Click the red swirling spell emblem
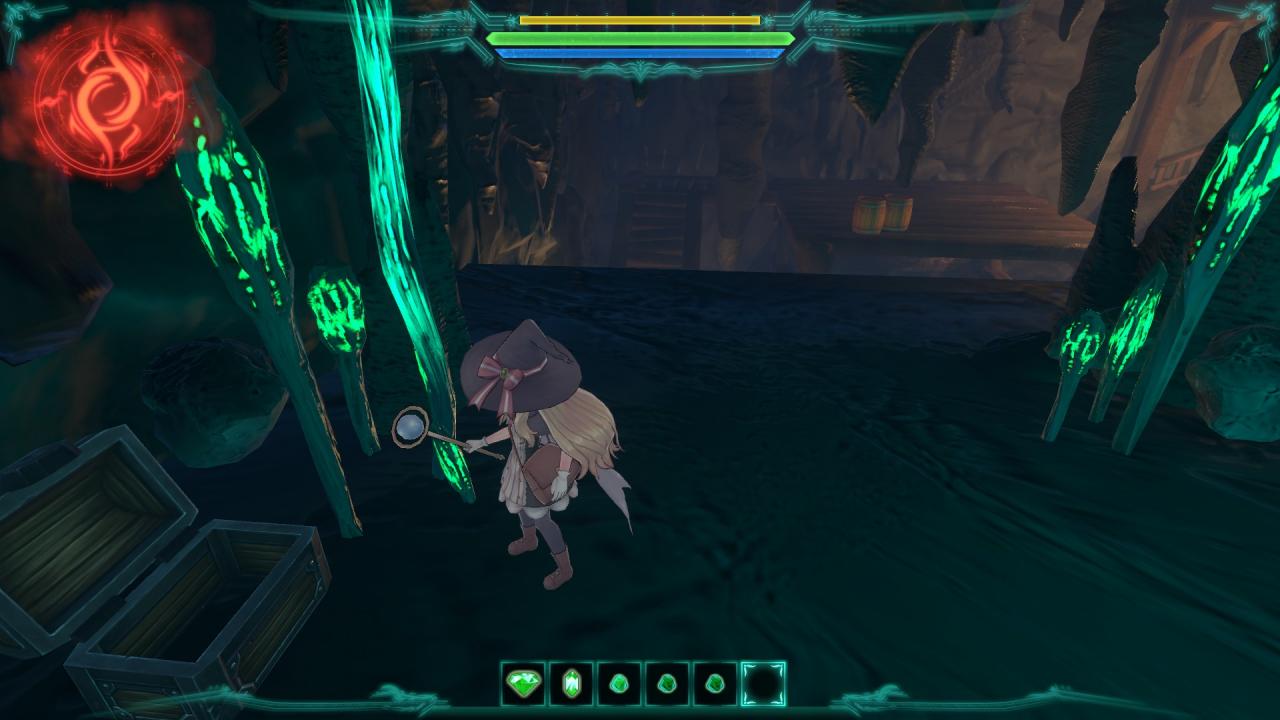Image resolution: width=1280 pixels, height=720 pixels. [107, 97]
